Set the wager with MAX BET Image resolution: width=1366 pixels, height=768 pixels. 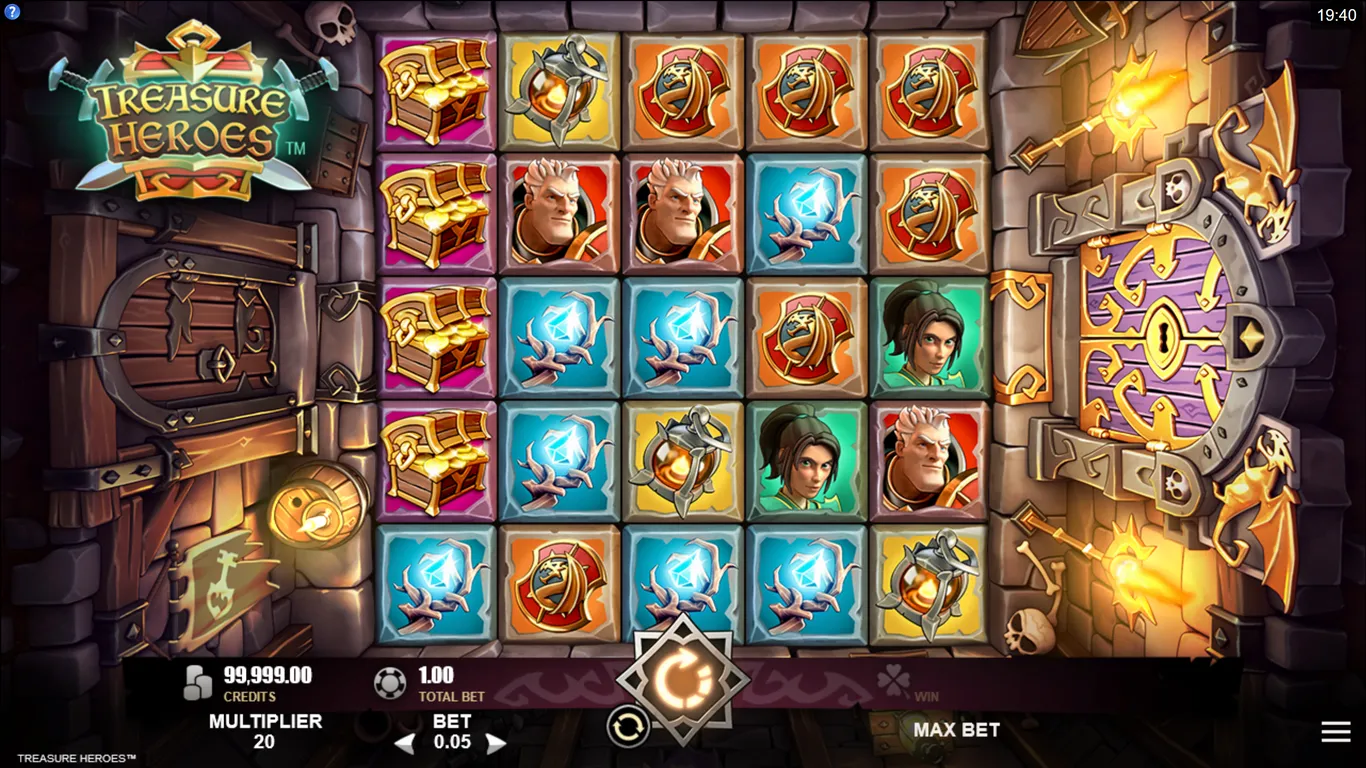tap(956, 730)
